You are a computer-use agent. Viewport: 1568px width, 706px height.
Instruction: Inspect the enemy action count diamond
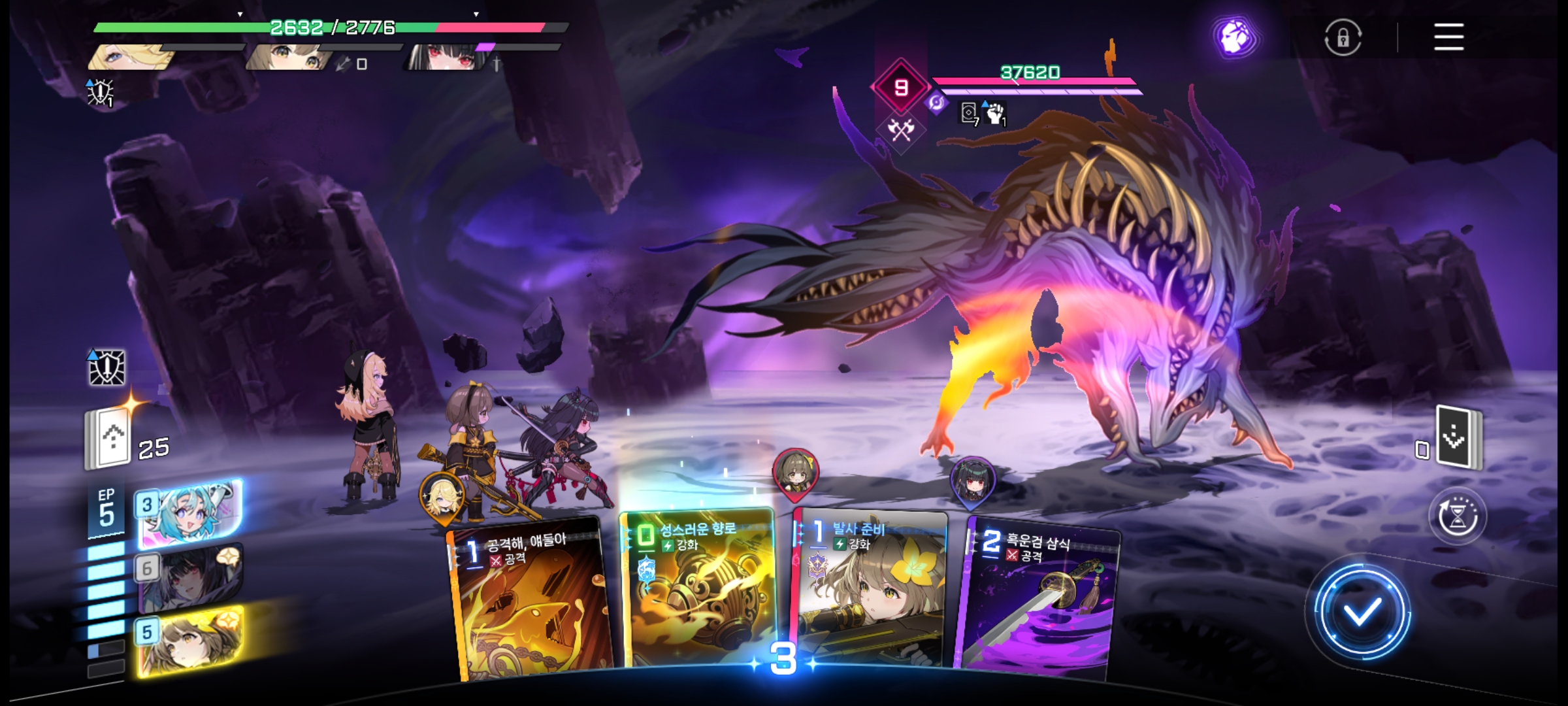901,87
